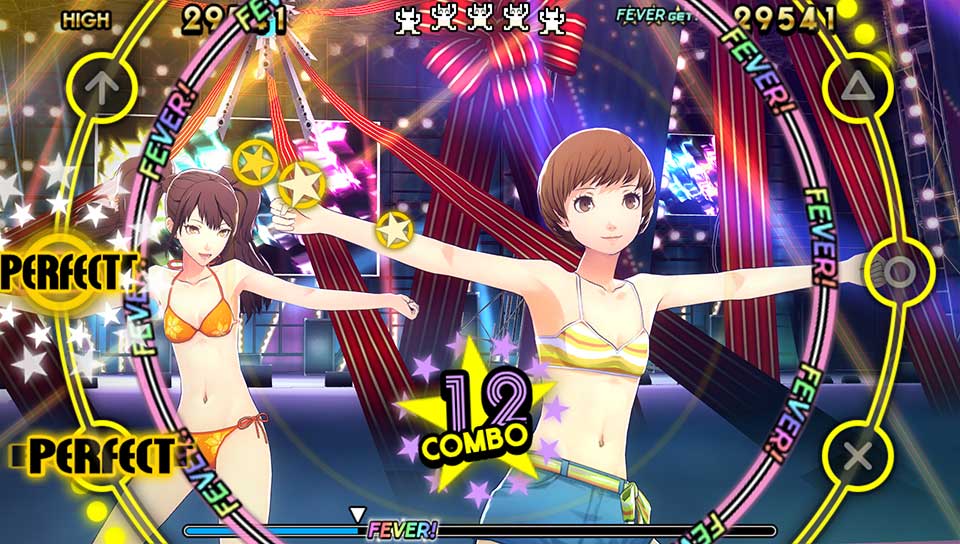The width and height of the screenshot is (960, 544).
Task: Click the cross target ring
Action: point(857,456)
